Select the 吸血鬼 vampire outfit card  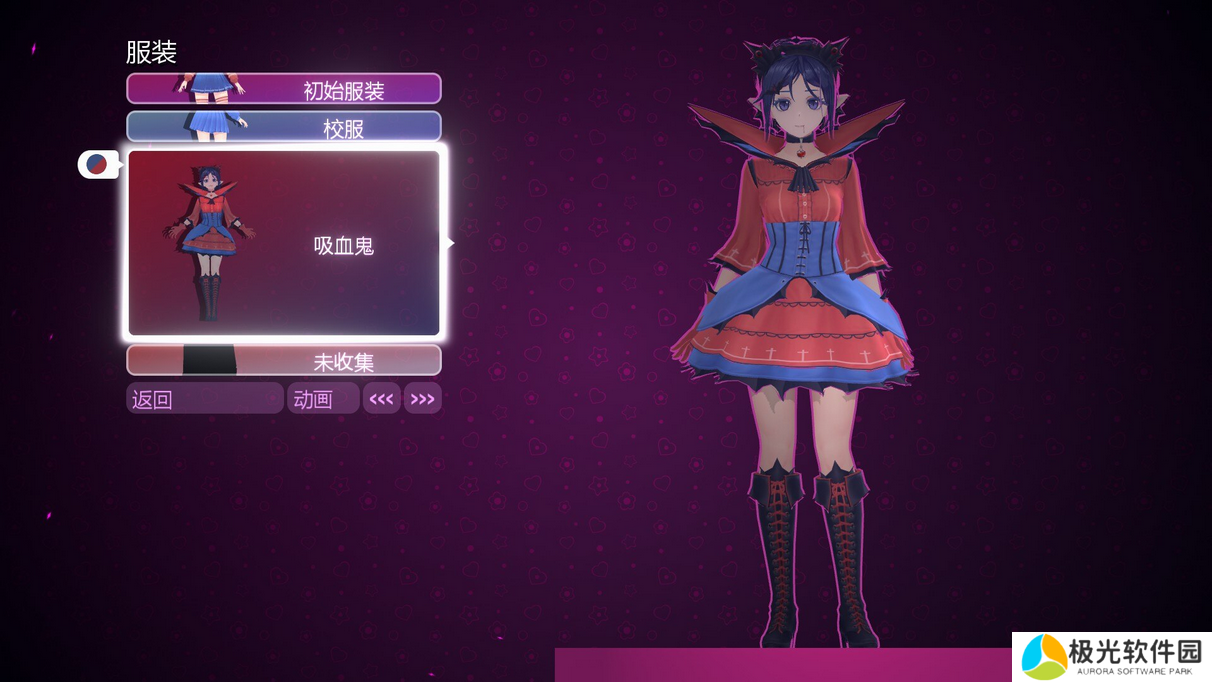click(284, 243)
